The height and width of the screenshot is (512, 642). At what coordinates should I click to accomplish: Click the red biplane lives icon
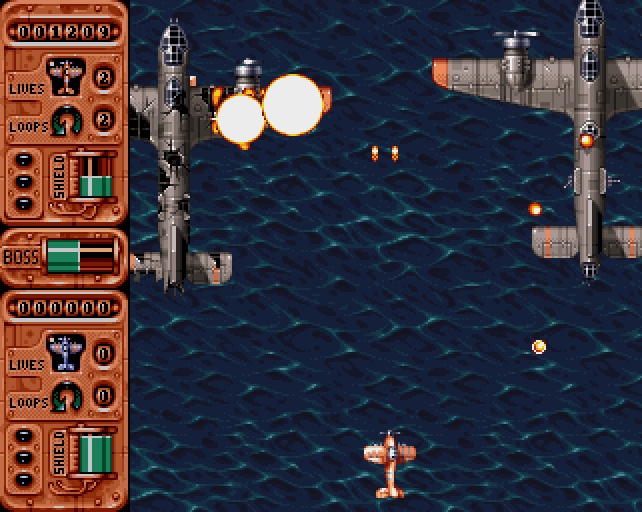click(66, 76)
